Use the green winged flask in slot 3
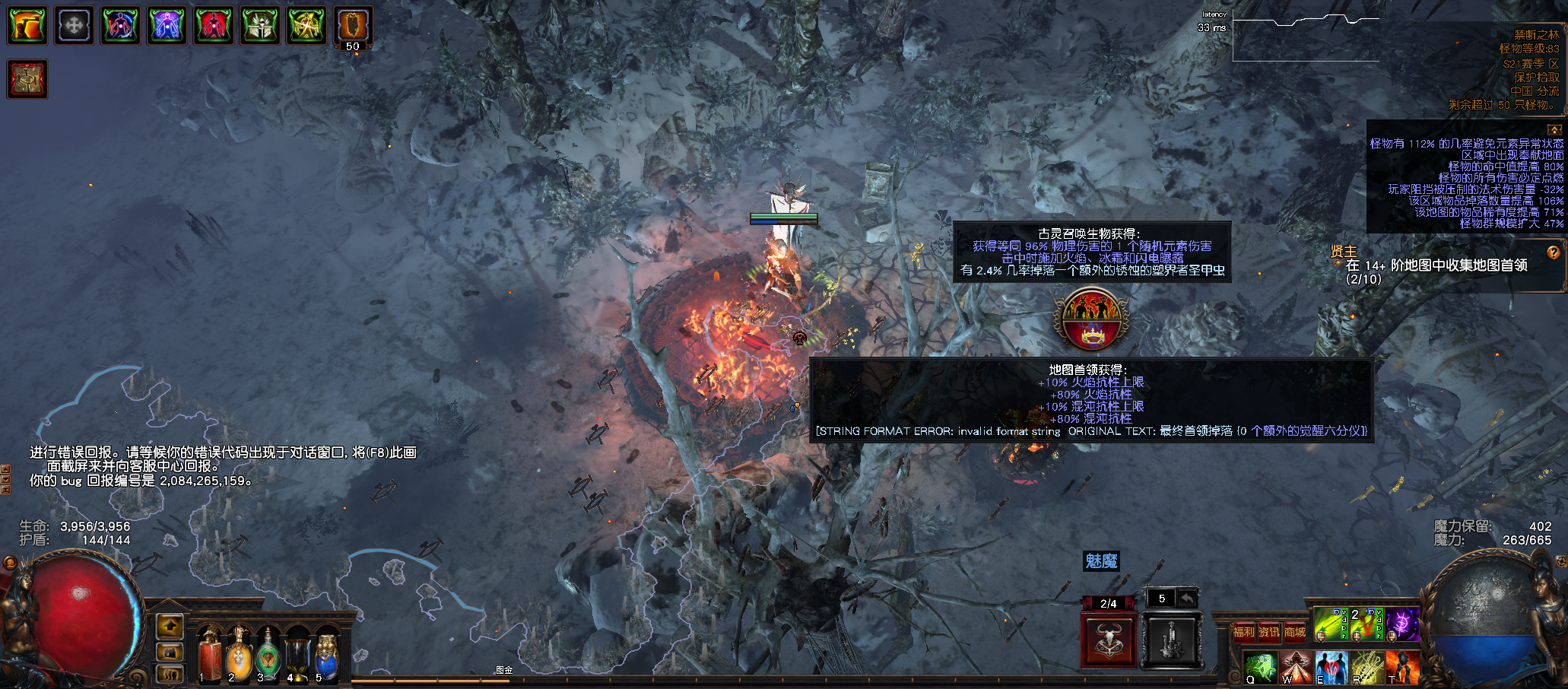The height and width of the screenshot is (689, 1568). [x=268, y=654]
